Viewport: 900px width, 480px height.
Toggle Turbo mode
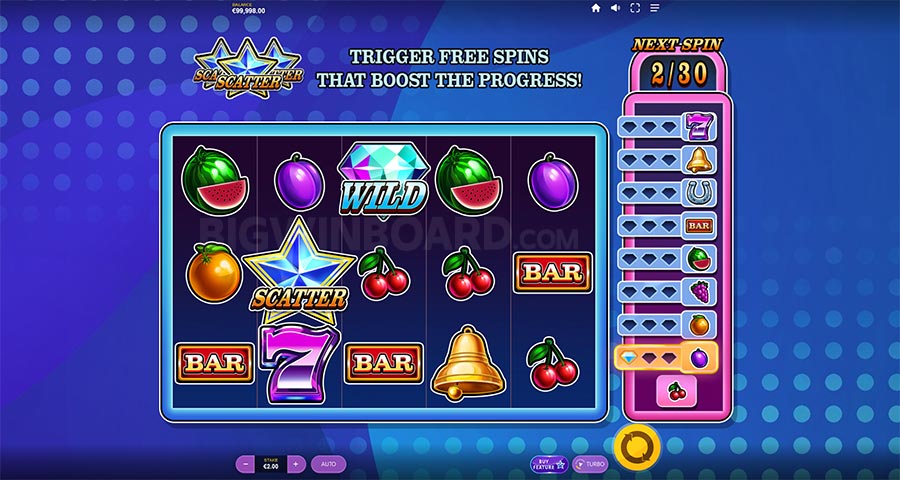point(591,464)
